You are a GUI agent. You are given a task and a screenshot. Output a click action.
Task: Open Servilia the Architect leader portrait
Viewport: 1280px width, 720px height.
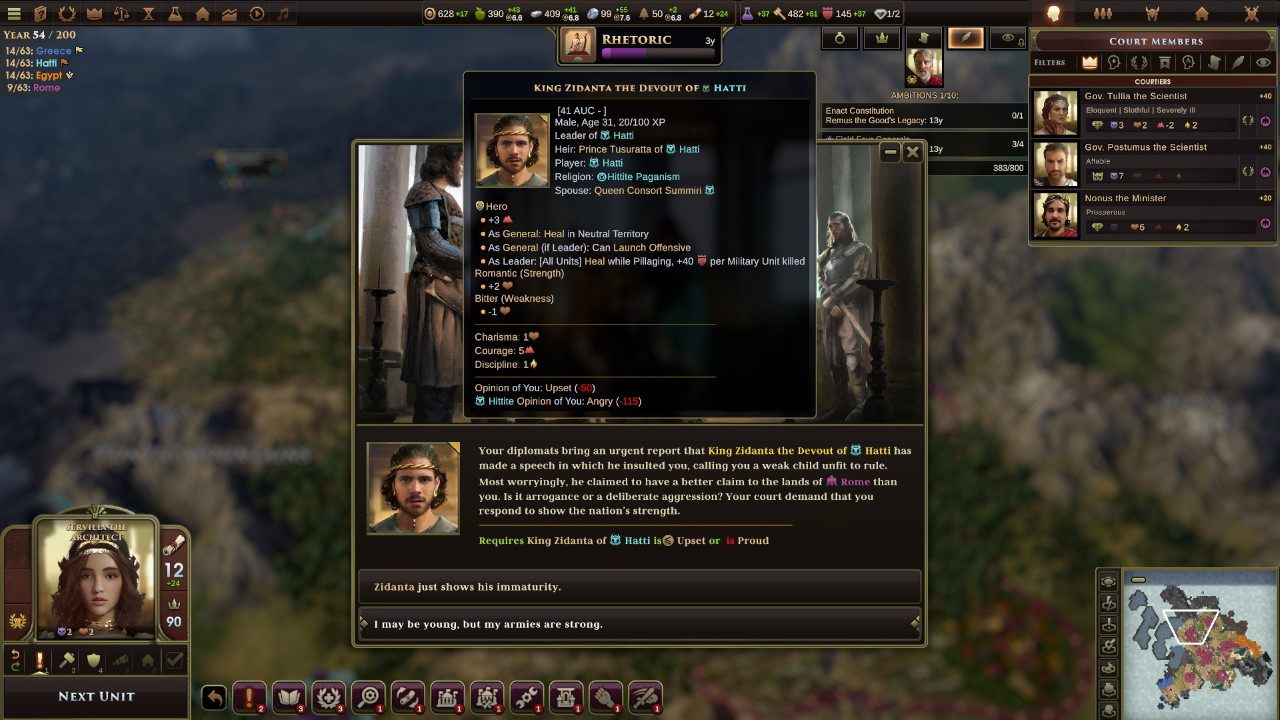97,580
